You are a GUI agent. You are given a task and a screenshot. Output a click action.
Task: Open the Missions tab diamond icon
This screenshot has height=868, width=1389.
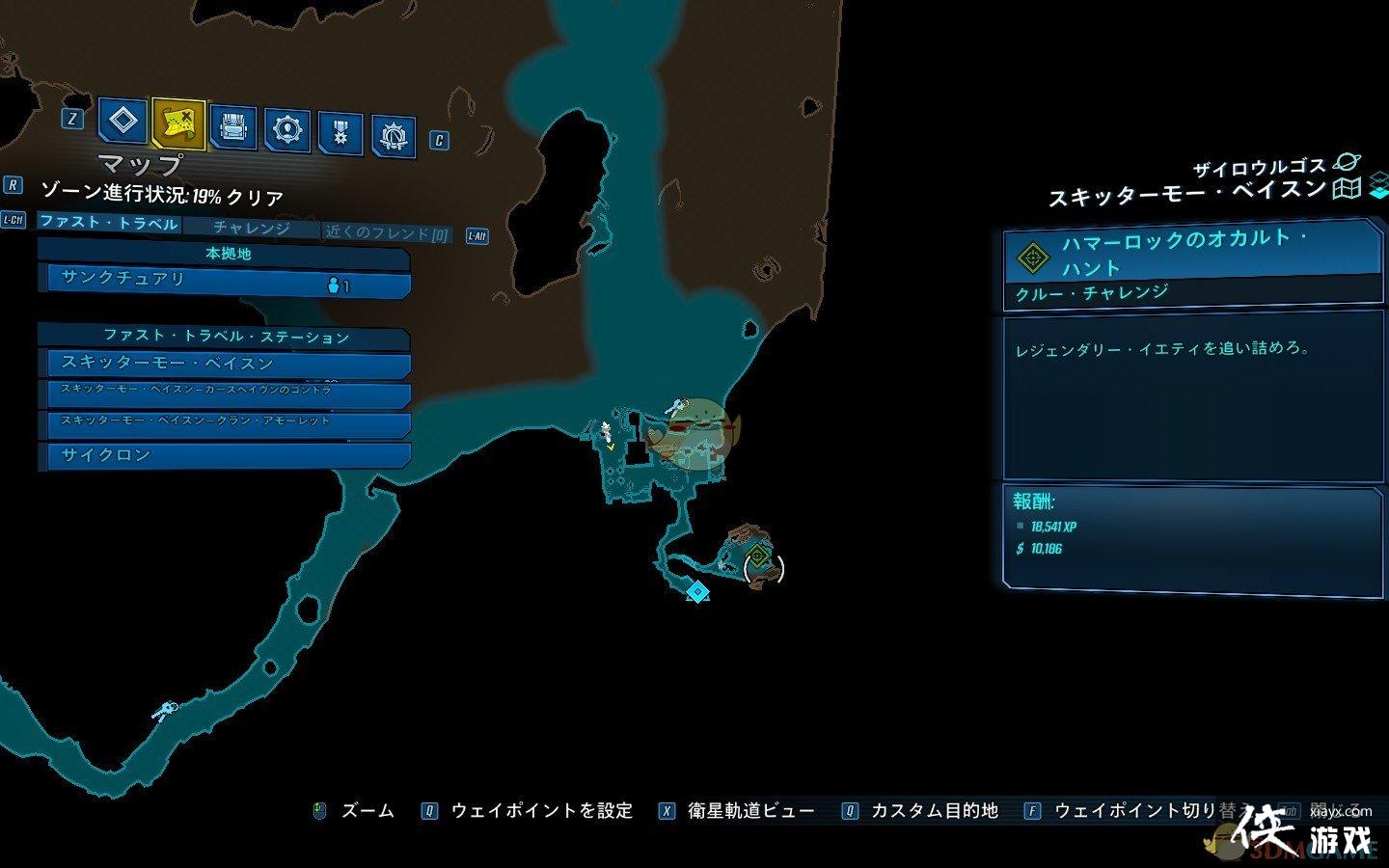pos(123,122)
